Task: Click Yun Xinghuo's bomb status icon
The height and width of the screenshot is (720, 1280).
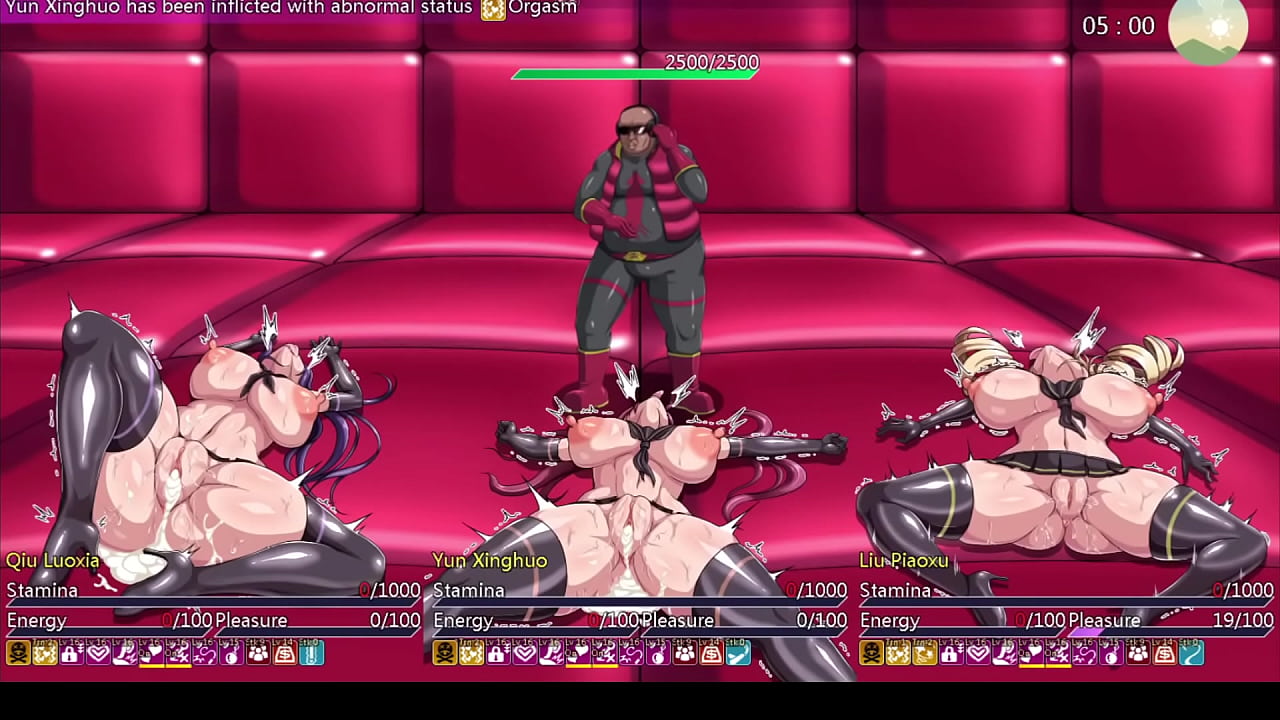Action: pos(658,653)
